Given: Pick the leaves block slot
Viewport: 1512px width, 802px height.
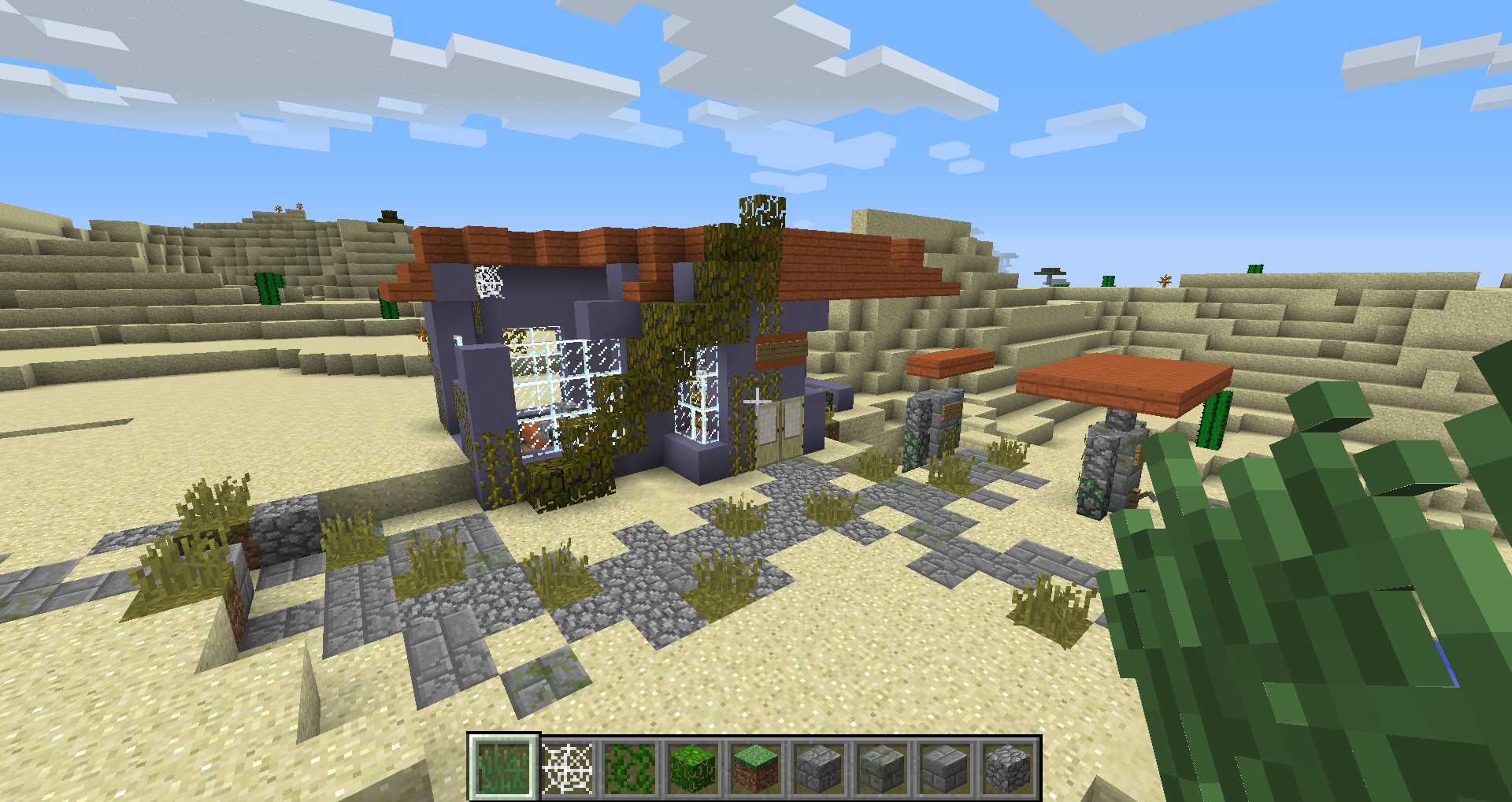Looking at the screenshot, I should click(693, 768).
